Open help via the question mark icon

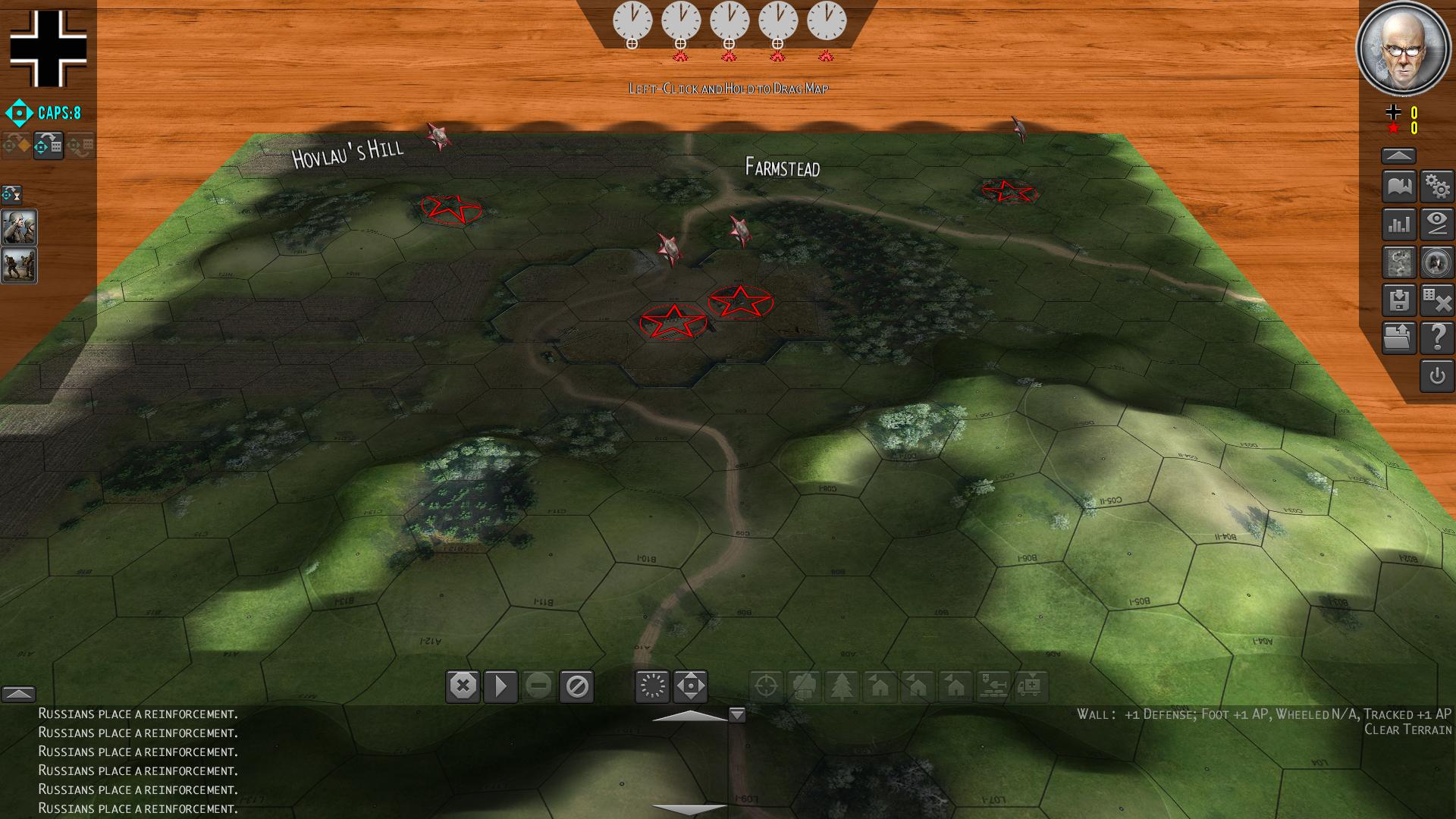[x=1438, y=338]
